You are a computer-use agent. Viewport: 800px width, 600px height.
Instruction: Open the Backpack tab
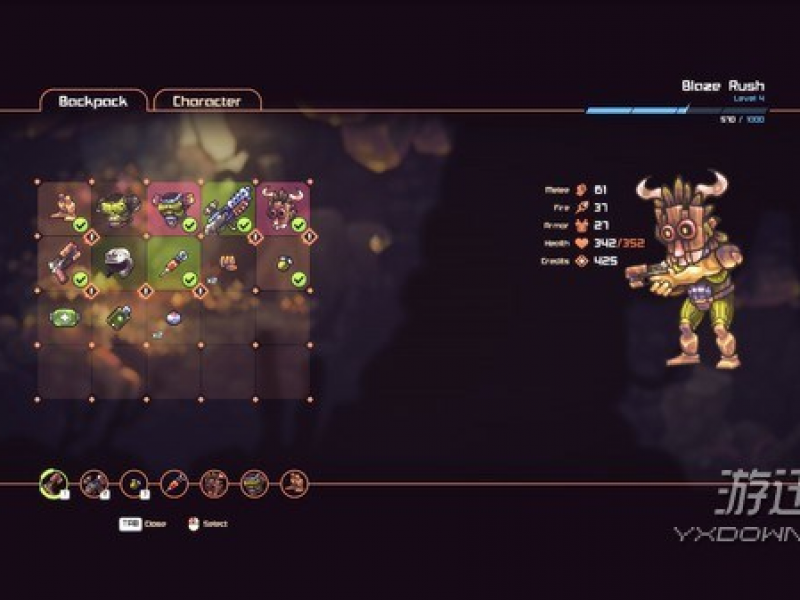[x=93, y=101]
